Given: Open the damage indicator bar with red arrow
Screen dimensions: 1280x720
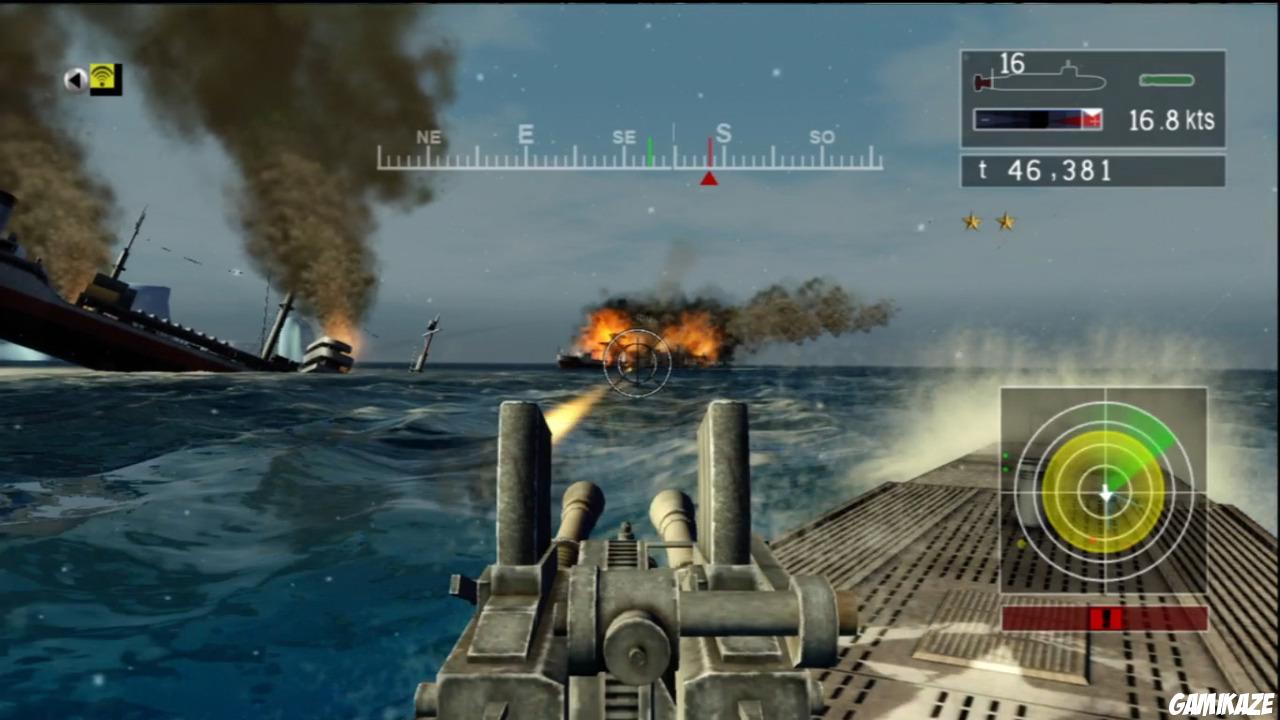Looking at the screenshot, I should (x=1035, y=119).
